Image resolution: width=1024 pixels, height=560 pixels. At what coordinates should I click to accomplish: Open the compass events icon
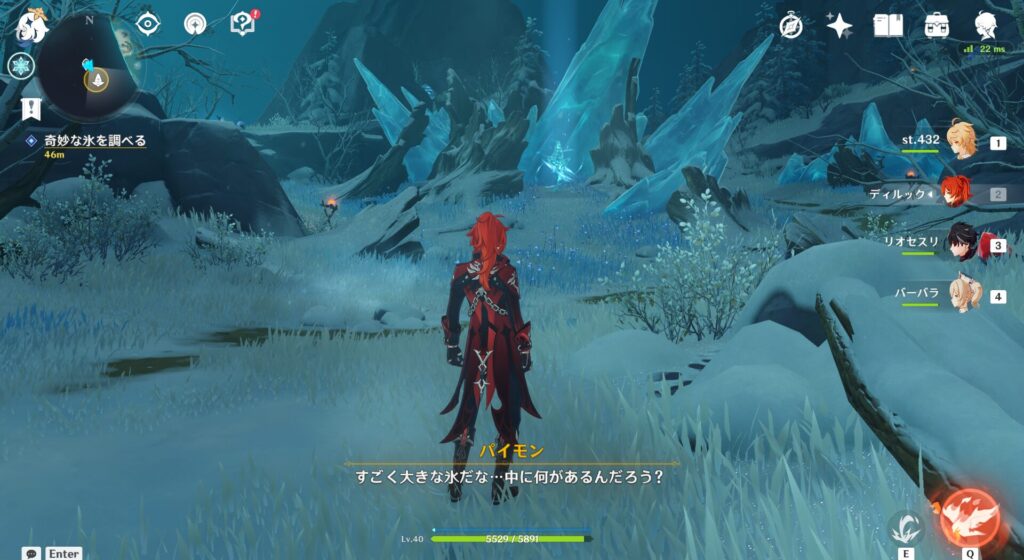(x=792, y=26)
